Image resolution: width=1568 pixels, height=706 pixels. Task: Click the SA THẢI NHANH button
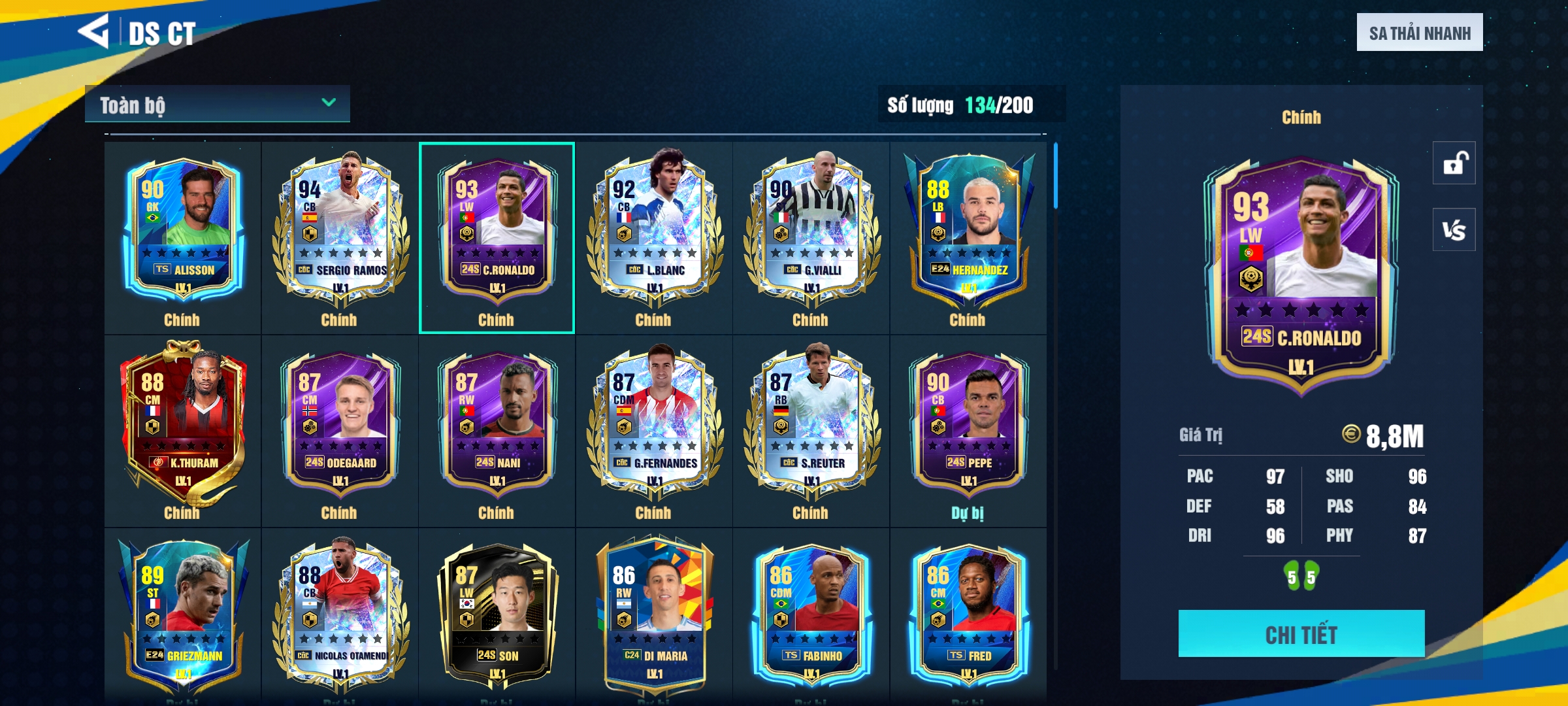pyautogui.click(x=1419, y=33)
